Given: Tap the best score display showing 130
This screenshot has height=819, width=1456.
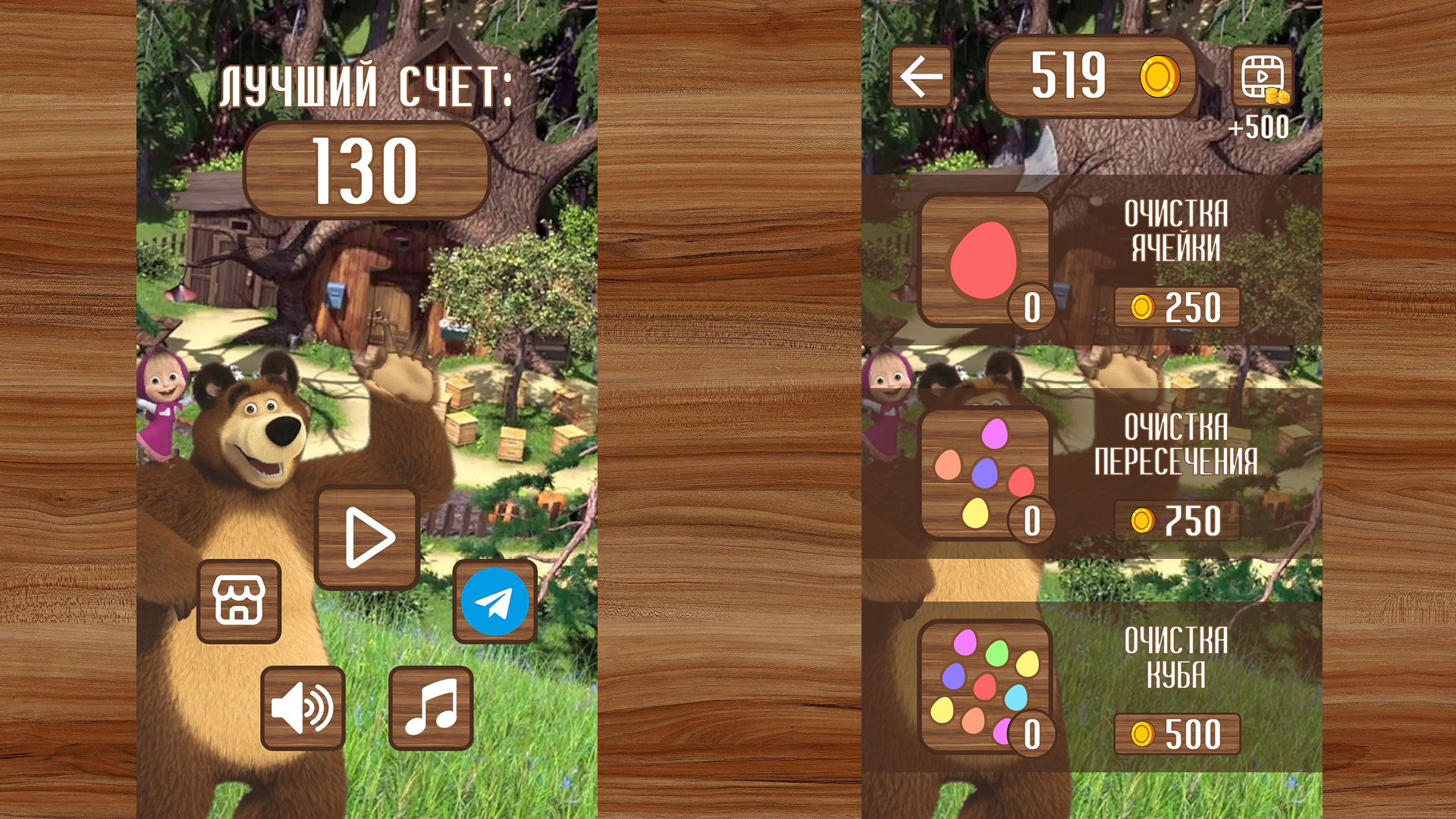Looking at the screenshot, I should [x=367, y=168].
